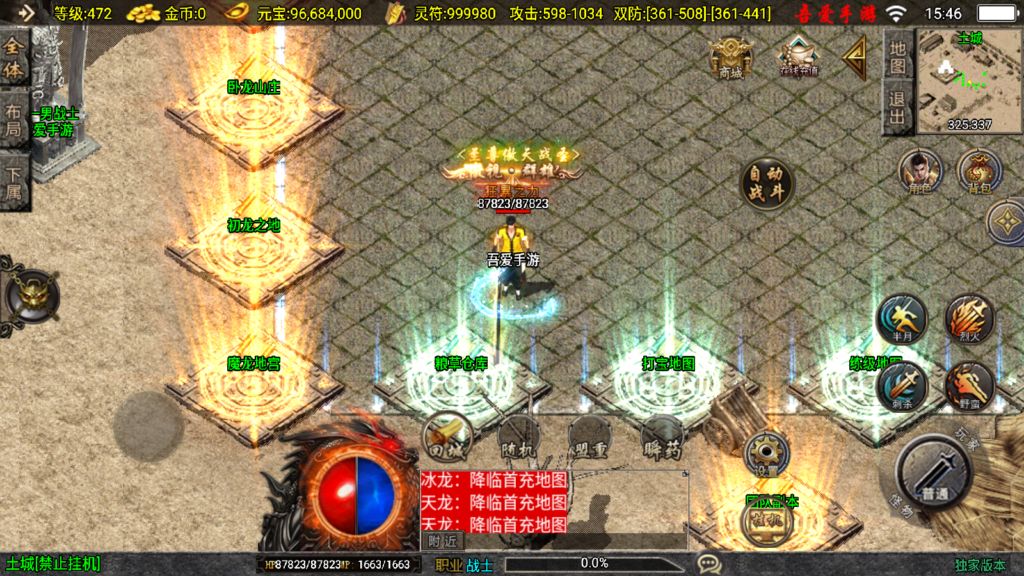Image resolution: width=1024 pixels, height=576 pixels.
Task: Open the 地图 map button
Action: point(898,60)
